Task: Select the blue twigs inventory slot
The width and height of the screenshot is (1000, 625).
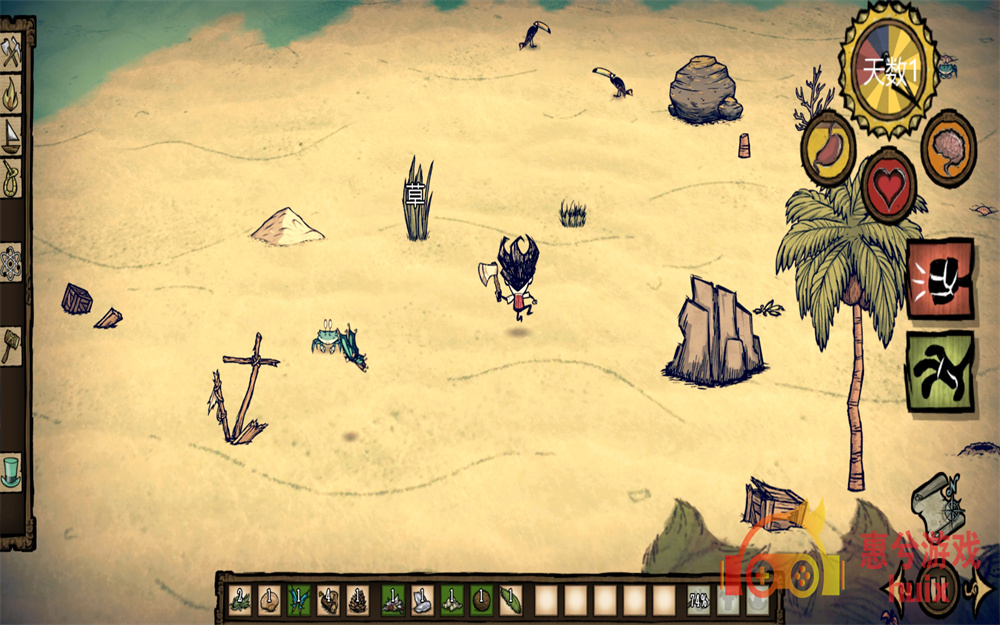Action: coord(298,599)
